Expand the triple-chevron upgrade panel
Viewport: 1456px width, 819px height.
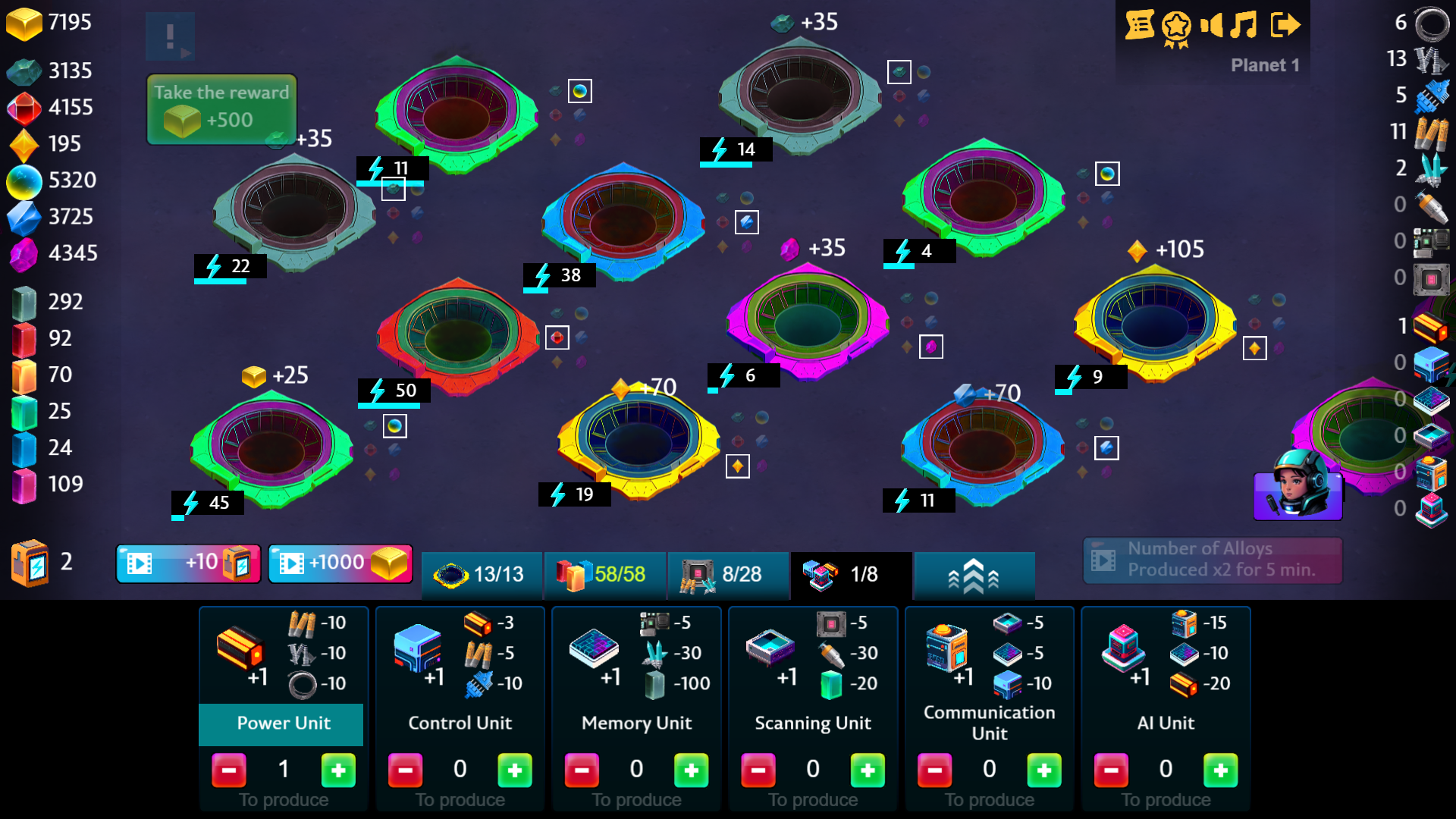[974, 576]
